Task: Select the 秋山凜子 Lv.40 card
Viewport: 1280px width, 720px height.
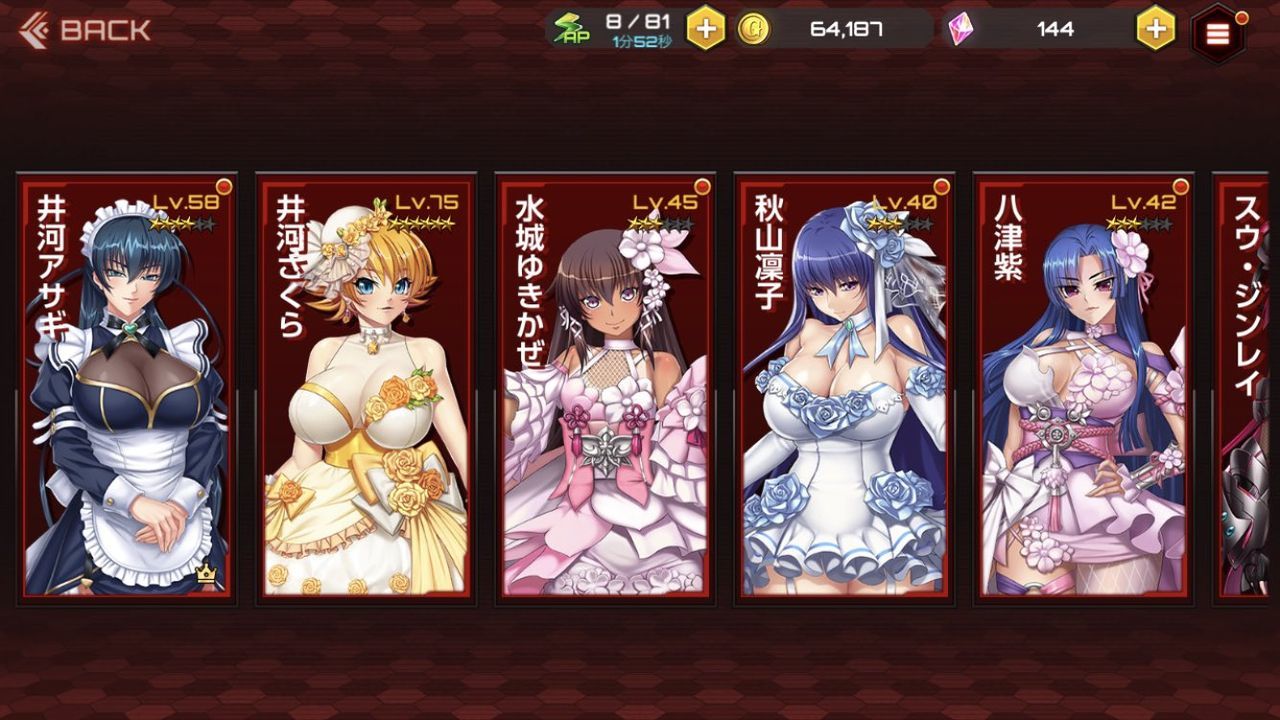Action: coord(844,390)
